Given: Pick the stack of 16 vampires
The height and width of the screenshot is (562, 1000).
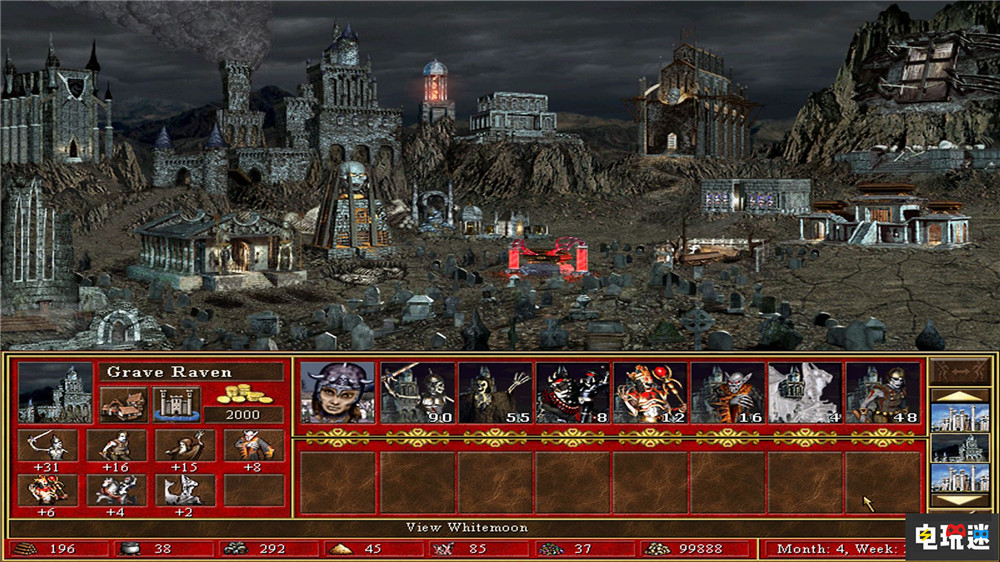Looking at the screenshot, I should pos(727,392).
